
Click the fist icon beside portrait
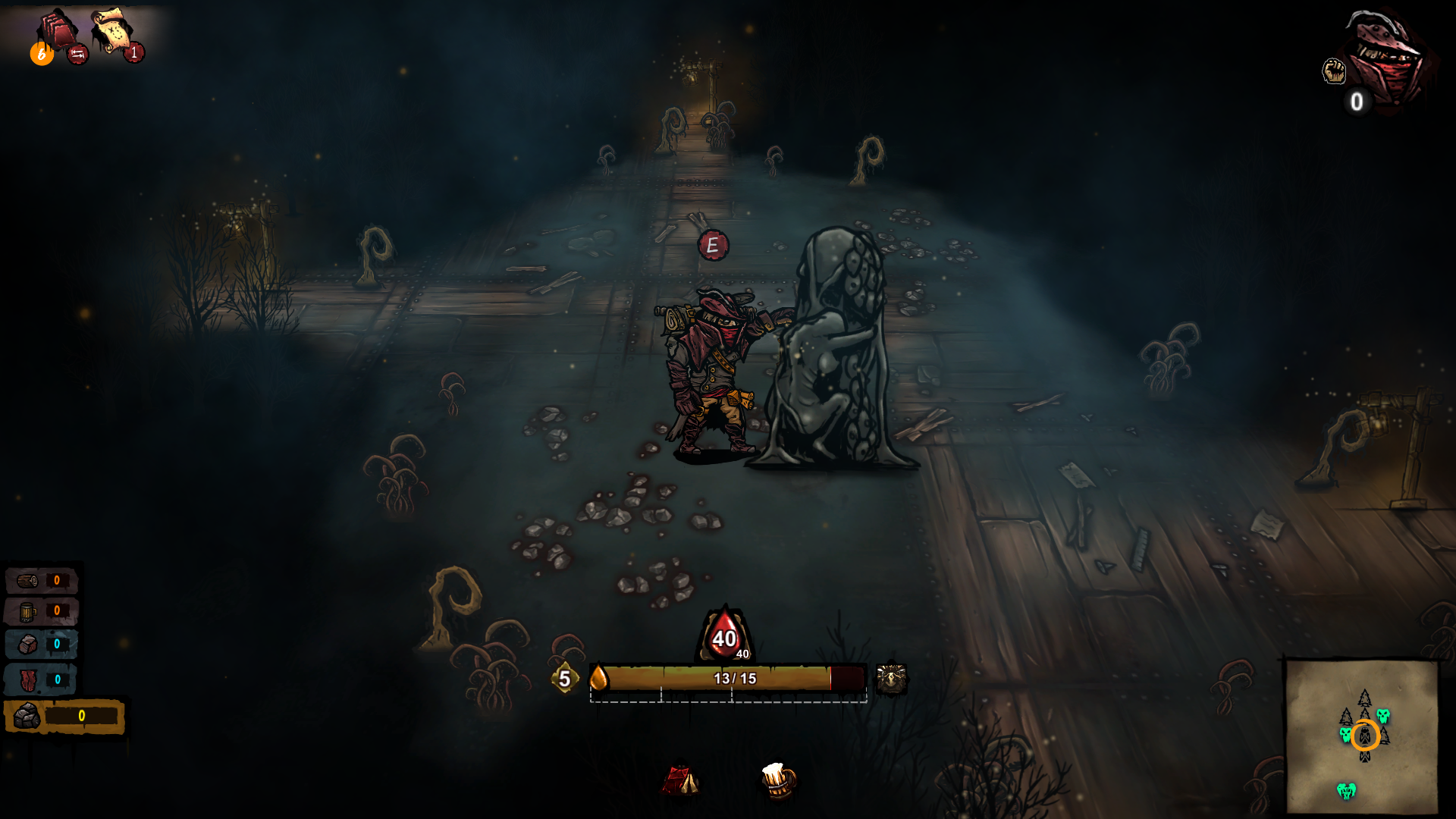pos(1334,71)
